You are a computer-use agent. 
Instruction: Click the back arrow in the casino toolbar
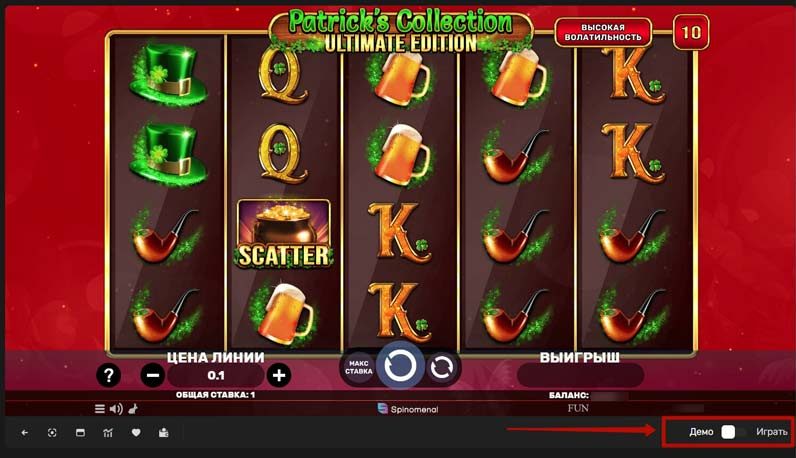coord(24,432)
